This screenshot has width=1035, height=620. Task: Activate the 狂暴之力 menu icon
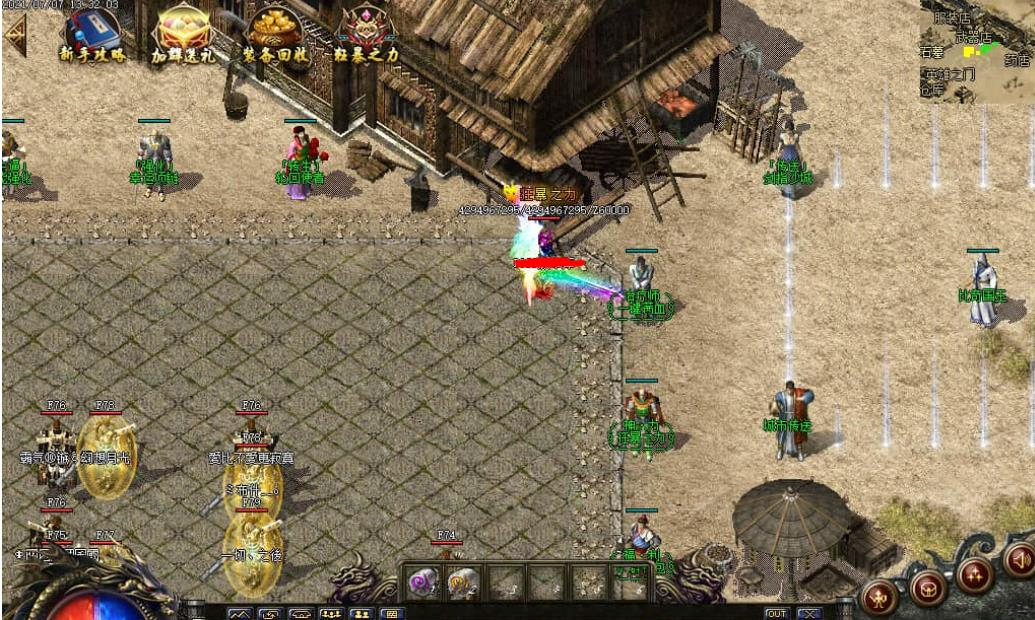pos(366,34)
